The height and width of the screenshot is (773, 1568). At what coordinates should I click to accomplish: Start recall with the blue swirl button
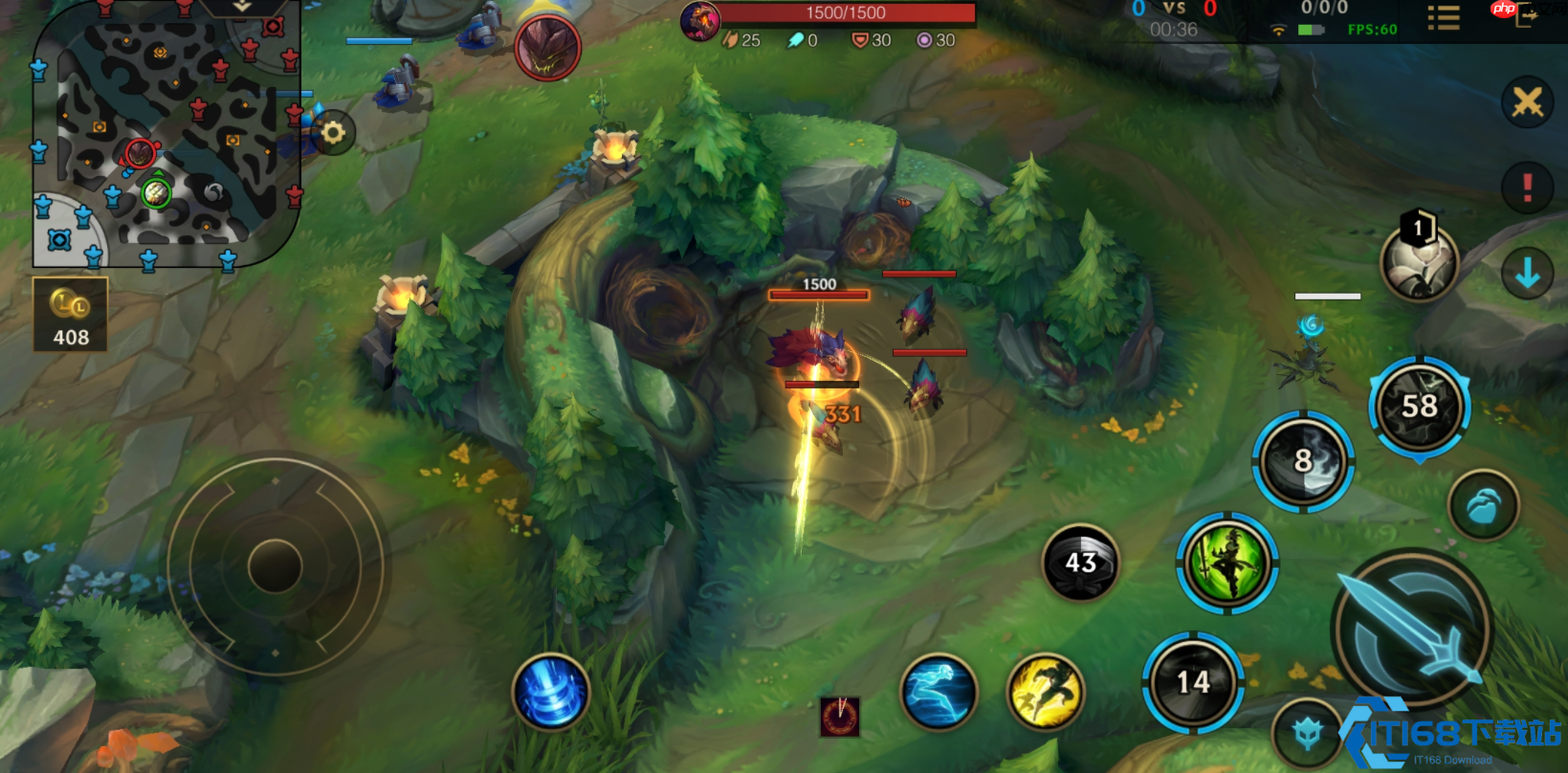pos(551,692)
